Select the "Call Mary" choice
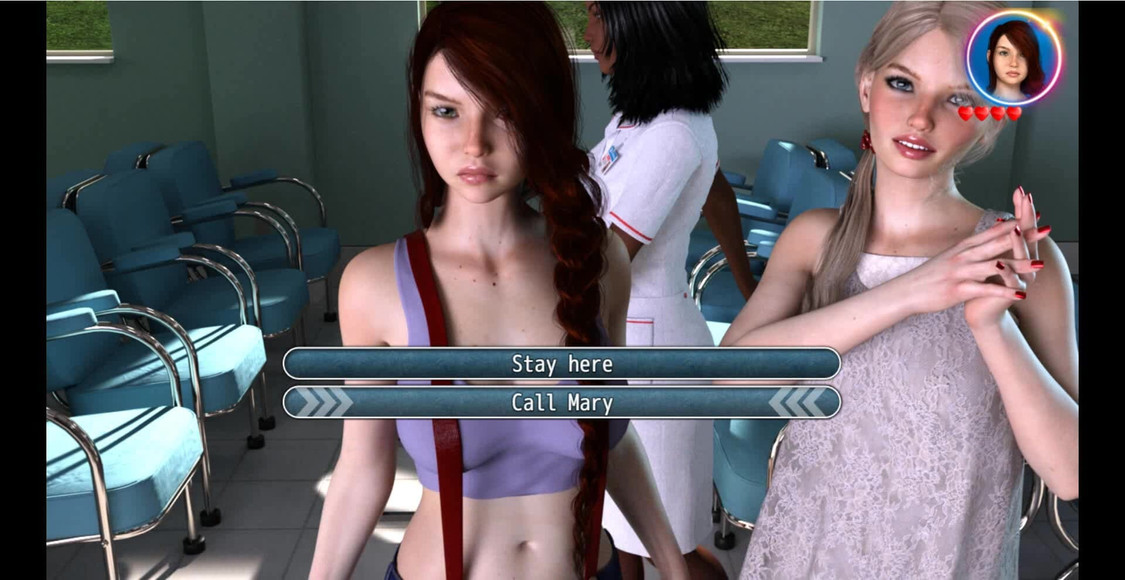Screen dimensions: 1125x580 [x=561, y=402]
